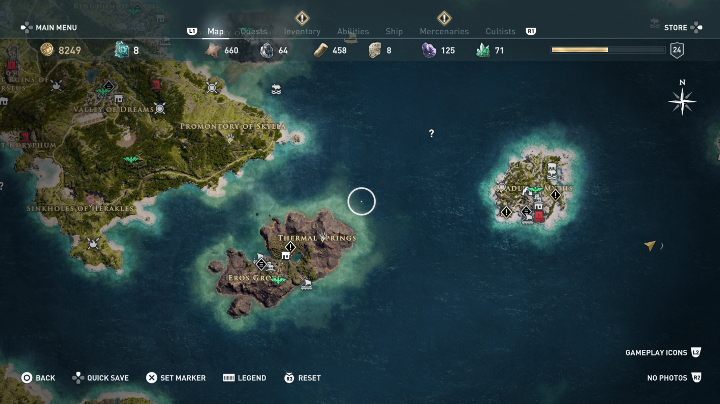Show the Cultists tab
Screen dimensions: 720x404
(500, 31)
